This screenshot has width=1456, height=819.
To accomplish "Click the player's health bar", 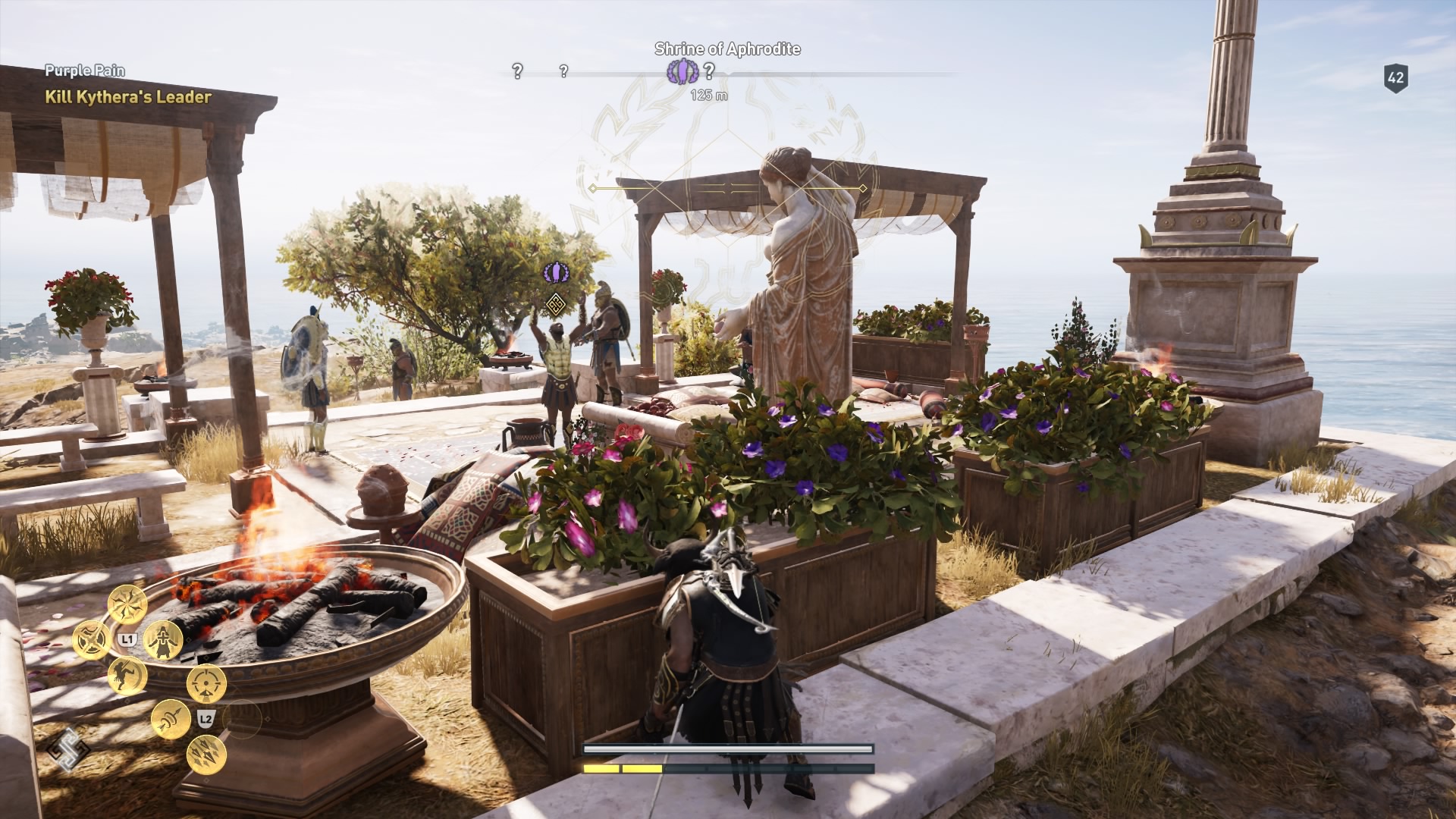I will pyautogui.click(x=726, y=750).
